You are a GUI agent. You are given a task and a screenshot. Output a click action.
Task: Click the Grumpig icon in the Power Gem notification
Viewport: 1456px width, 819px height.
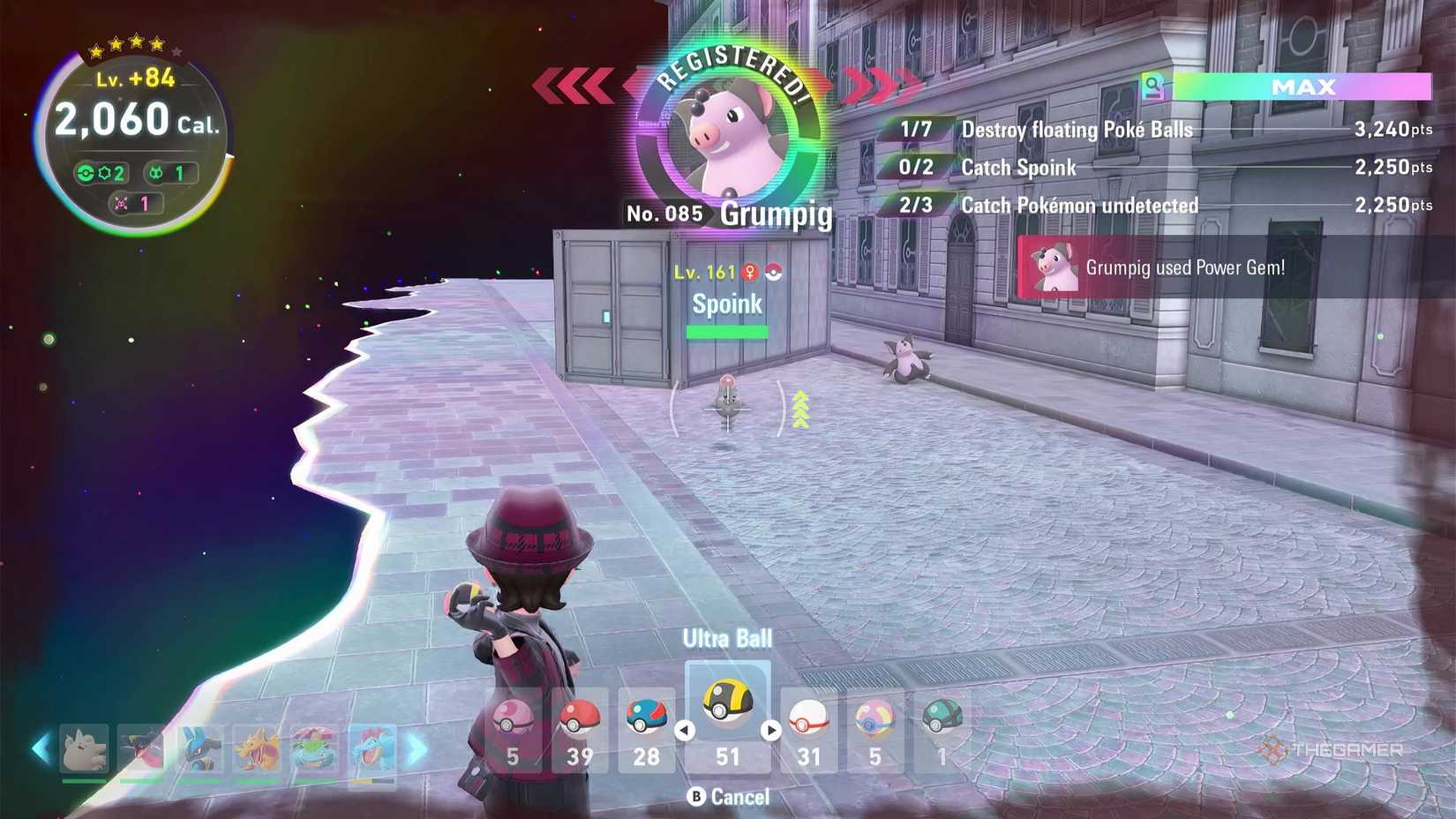click(x=1055, y=269)
